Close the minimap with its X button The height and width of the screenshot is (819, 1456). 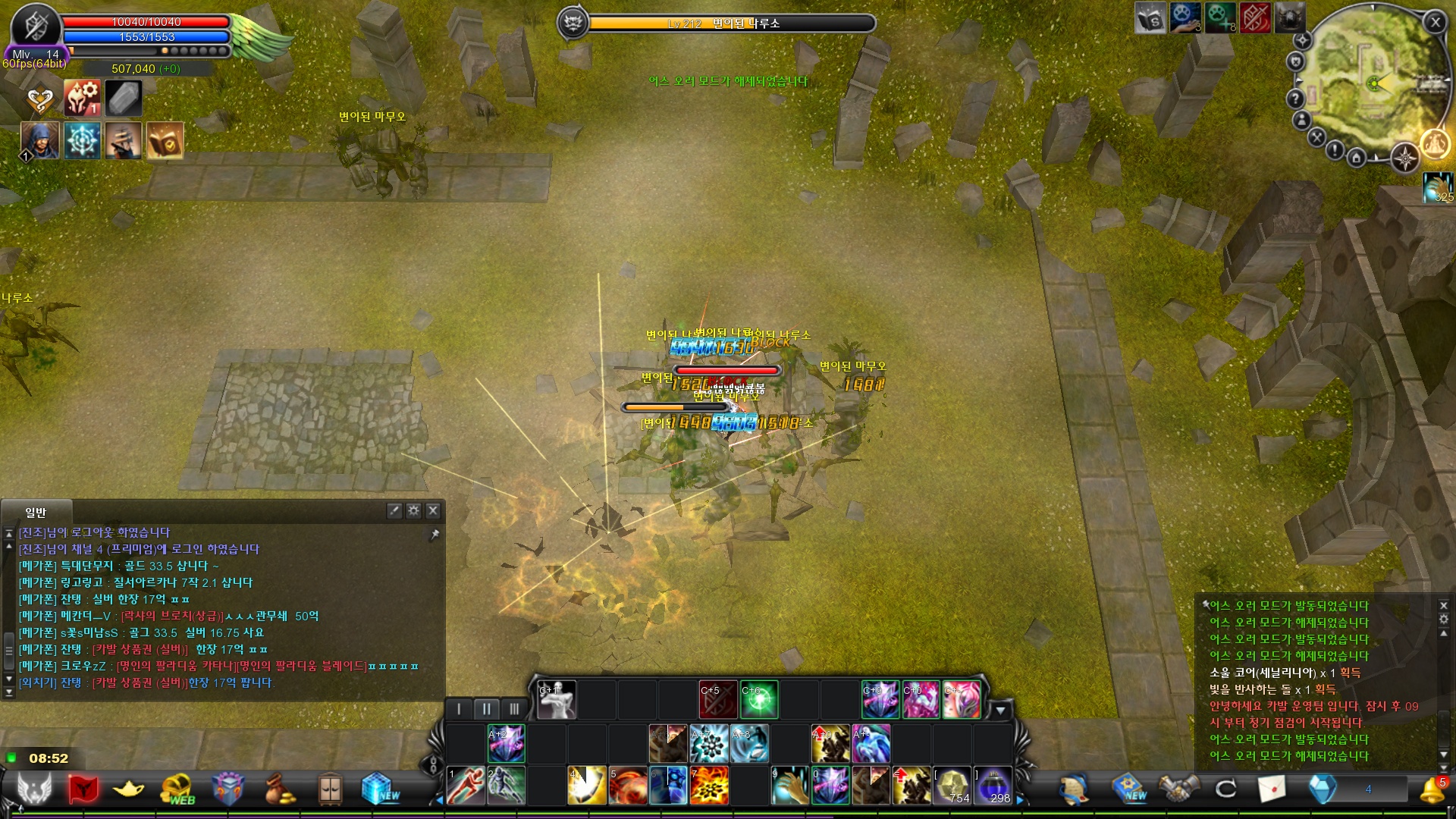tap(1435, 23)
